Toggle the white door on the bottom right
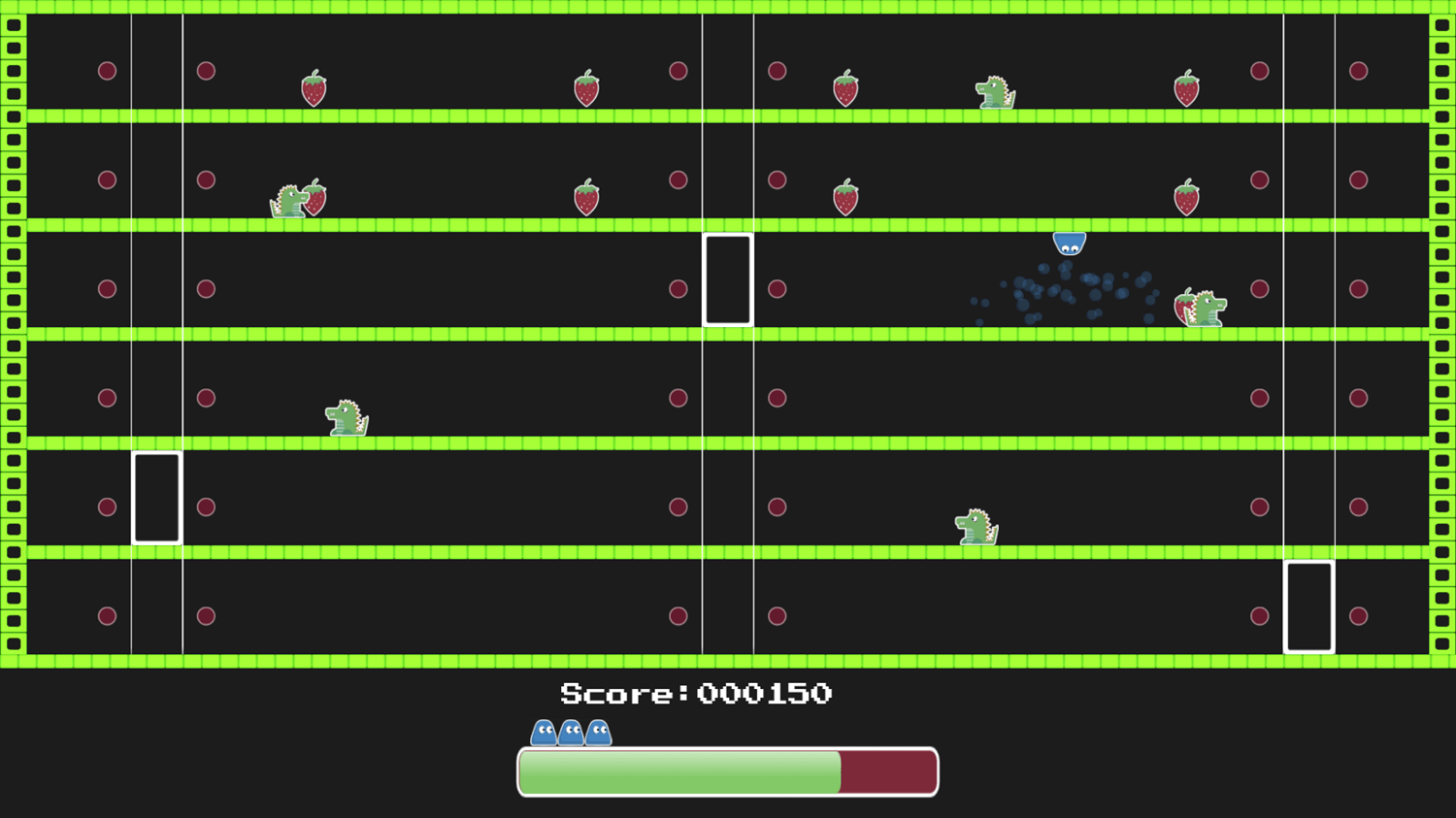 1309,606
